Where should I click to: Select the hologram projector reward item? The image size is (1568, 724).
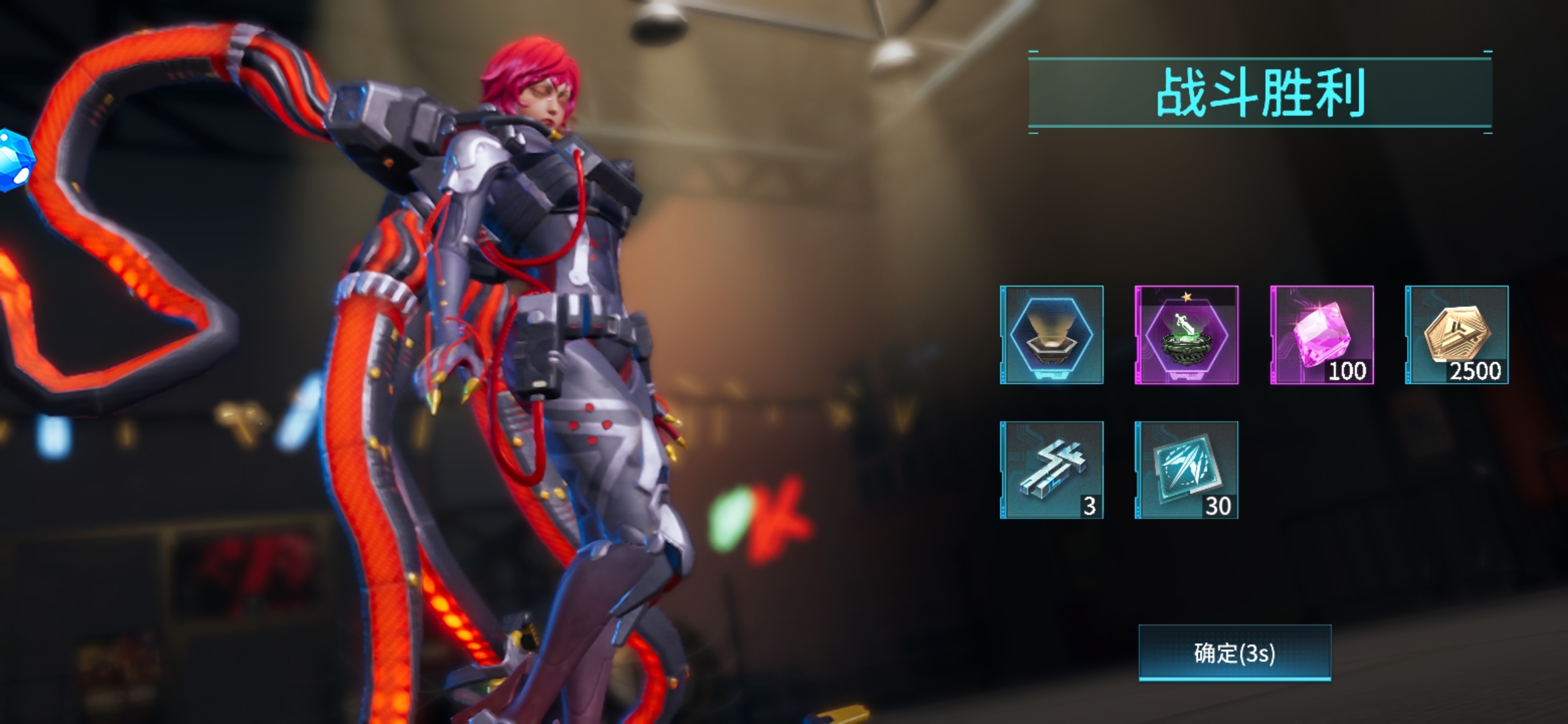[1051, 335]
